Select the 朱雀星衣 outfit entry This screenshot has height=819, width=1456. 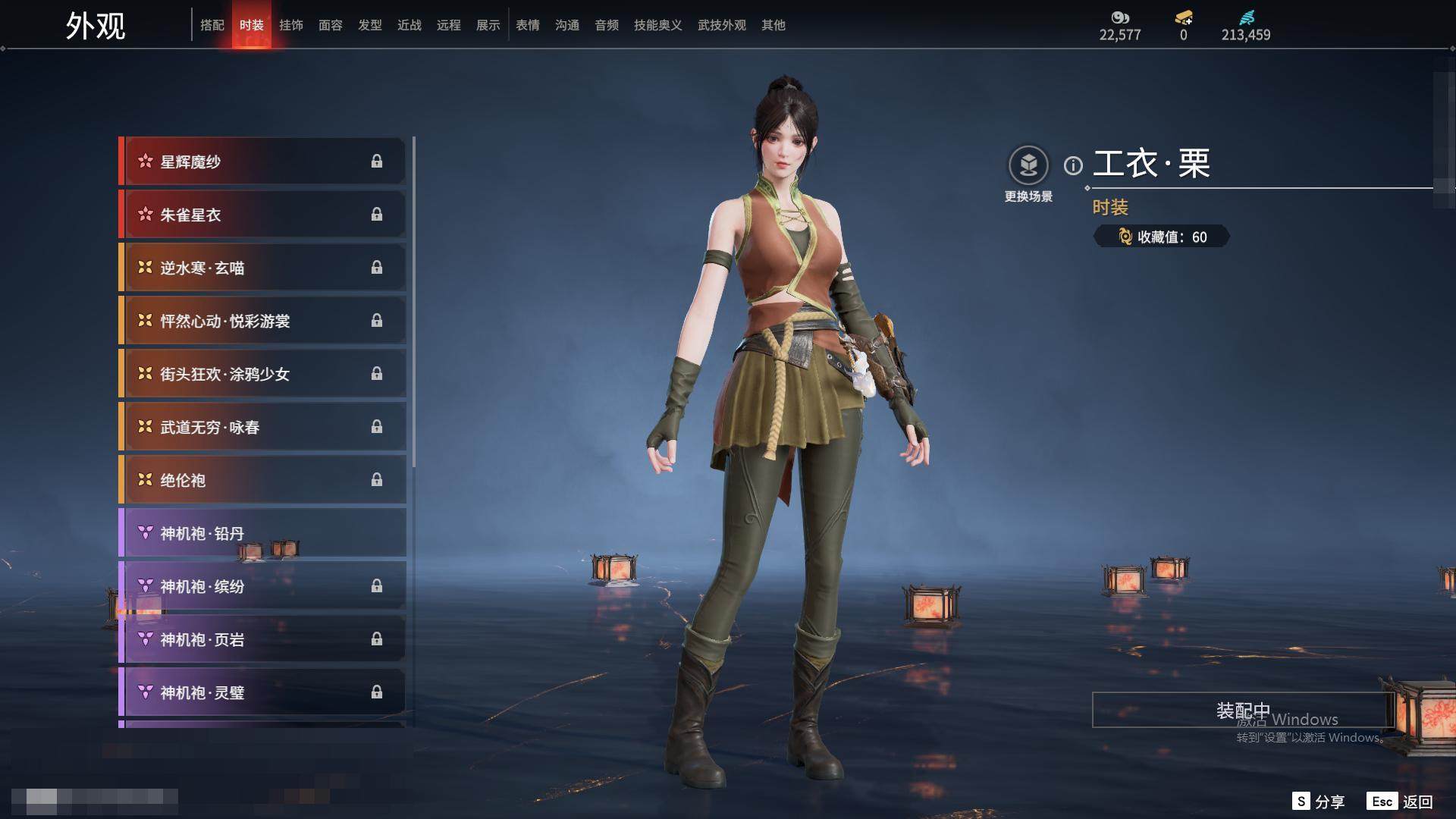262,215
